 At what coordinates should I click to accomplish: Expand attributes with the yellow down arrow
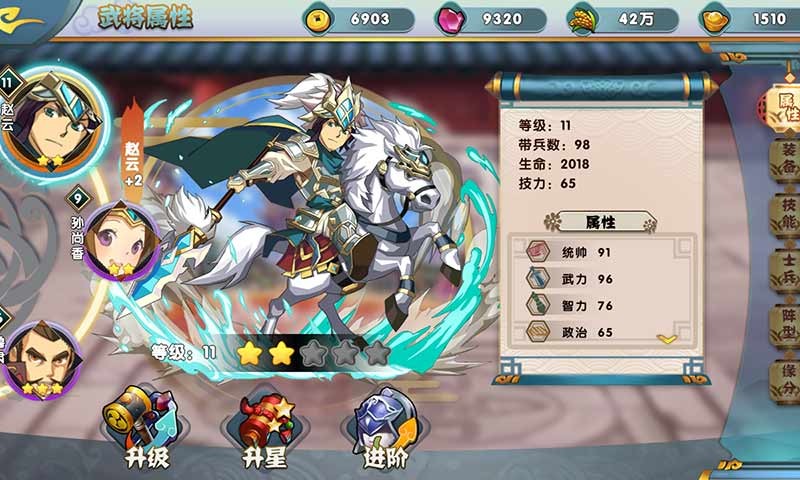tap(667, 339)
